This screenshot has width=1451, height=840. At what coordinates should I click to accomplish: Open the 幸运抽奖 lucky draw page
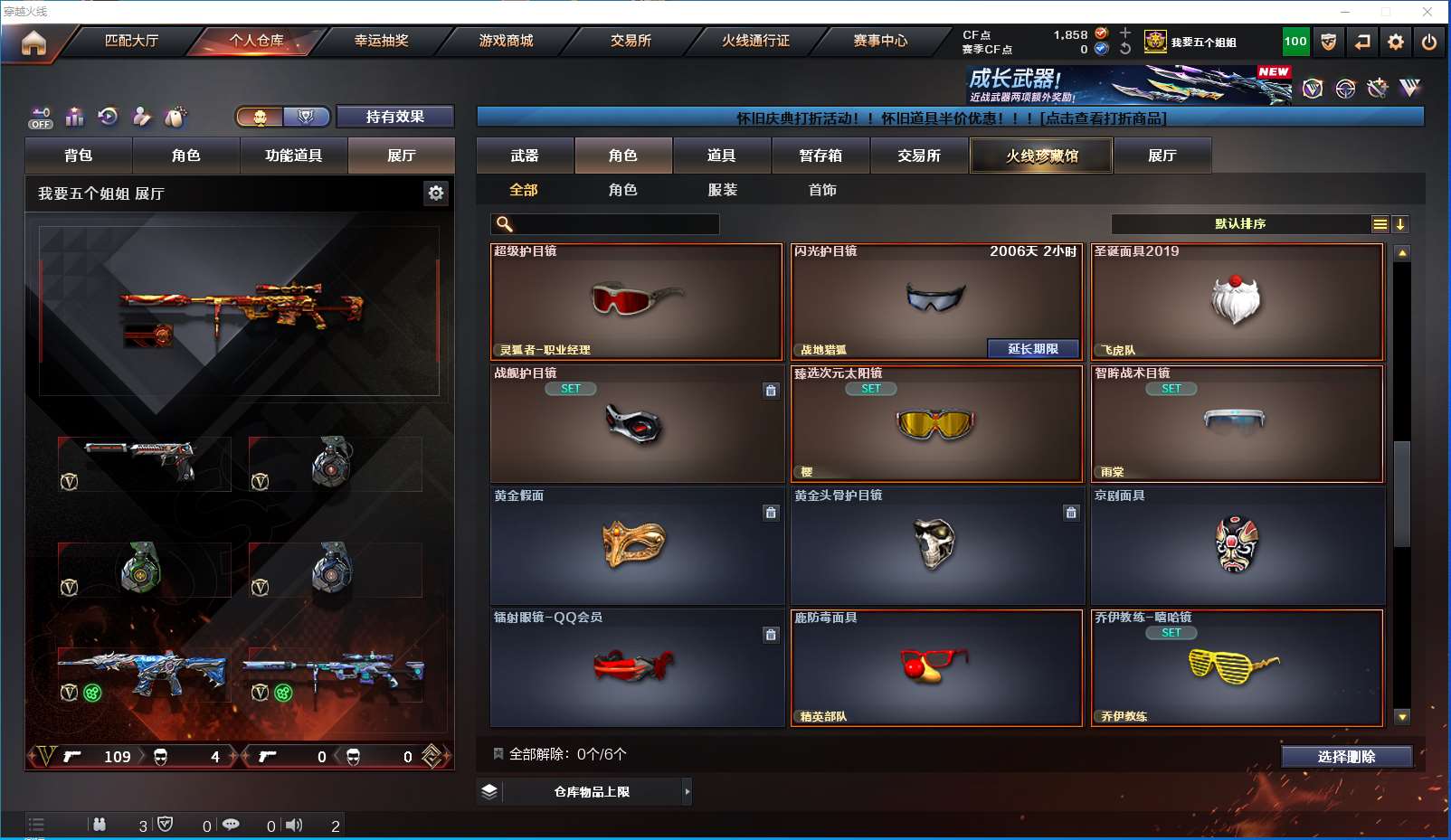[x=381, y=41]
